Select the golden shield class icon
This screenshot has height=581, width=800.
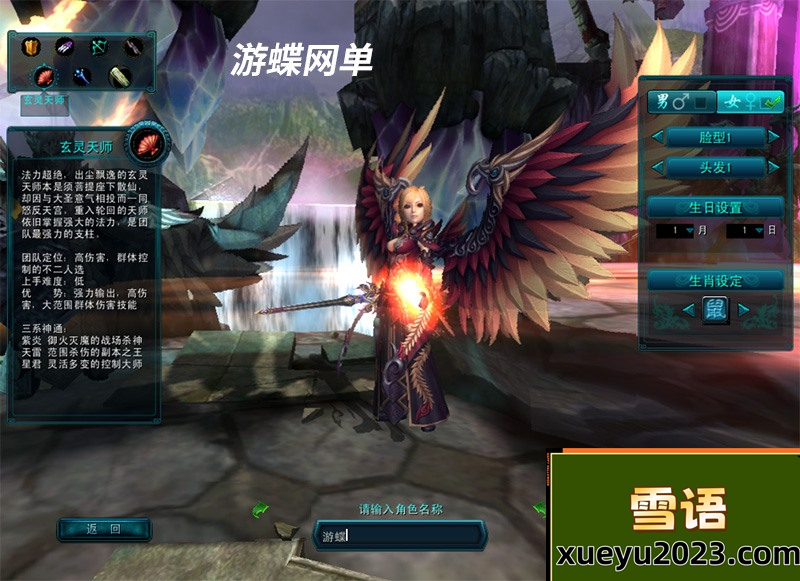point(30,47)
